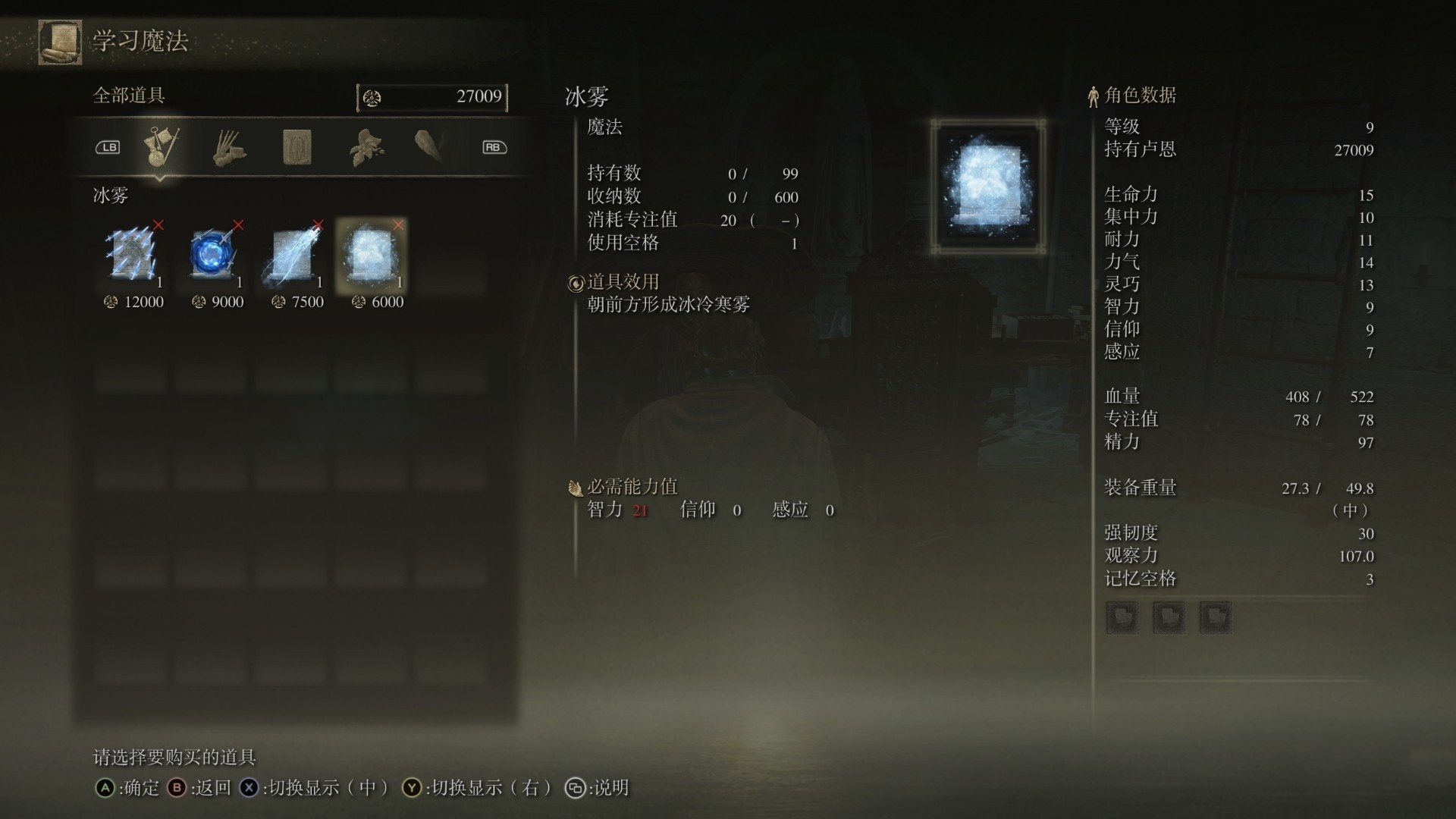Select the arrowhead category icon
Image resolution: width=1456 pixels, height=819 pixels.
tap(428, 146)
